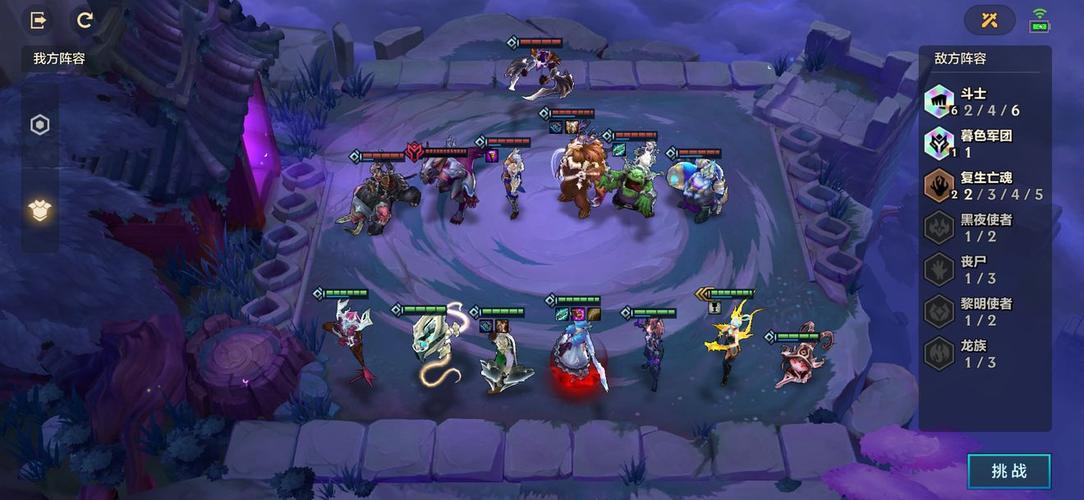Click the 挑战 challenge button
Viewport: 1084px width, 500px height.
pyautogui.click(x=1008, y=471)
